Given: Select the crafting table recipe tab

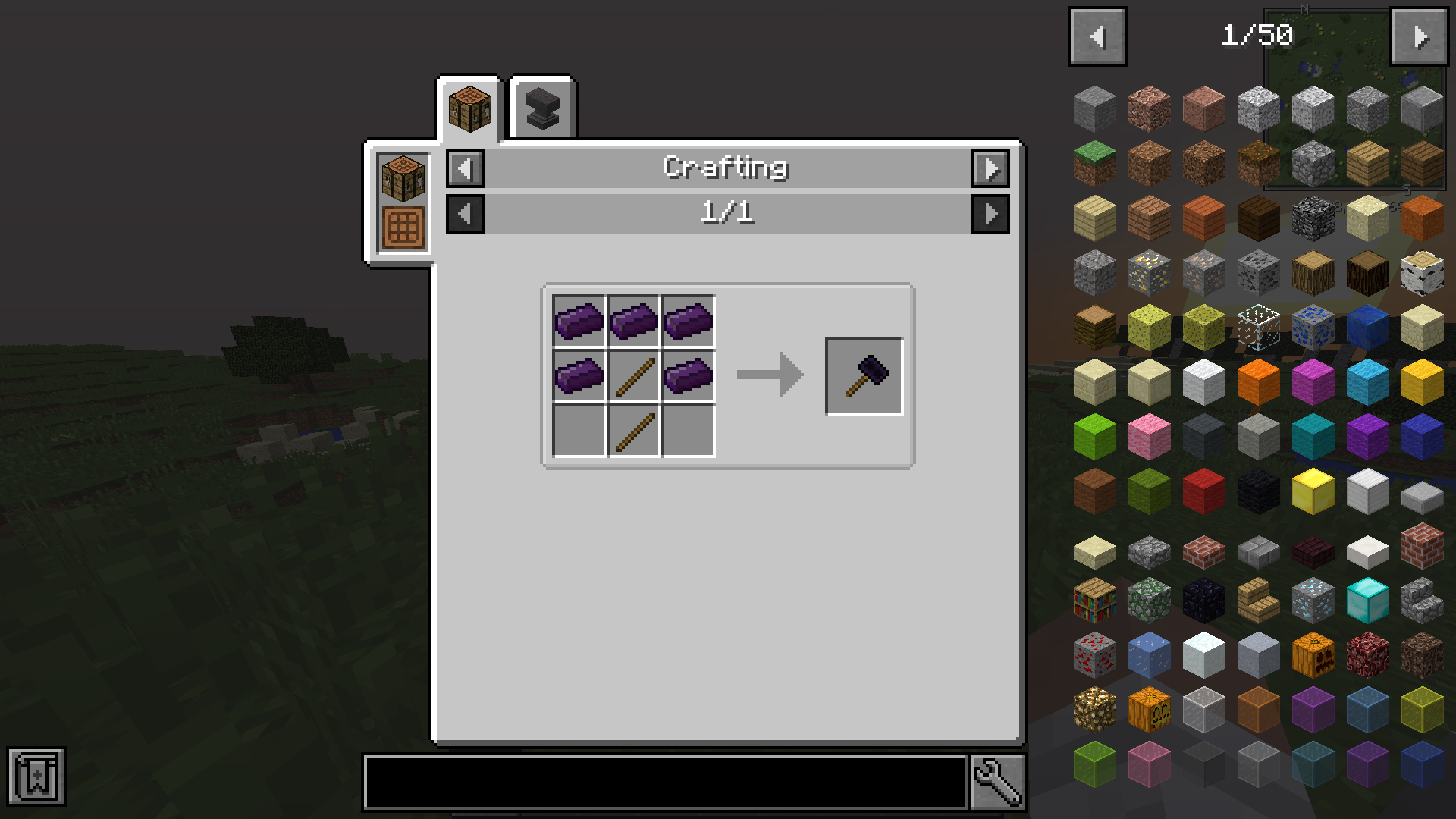Looking at the screenshot, I should (x=469, y=107).
